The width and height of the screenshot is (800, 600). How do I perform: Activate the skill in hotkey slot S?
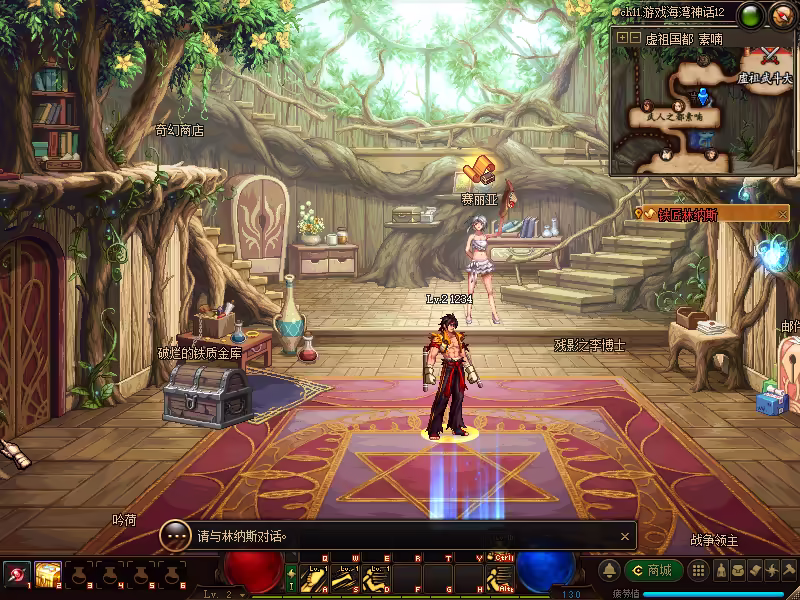coord(346,578)
